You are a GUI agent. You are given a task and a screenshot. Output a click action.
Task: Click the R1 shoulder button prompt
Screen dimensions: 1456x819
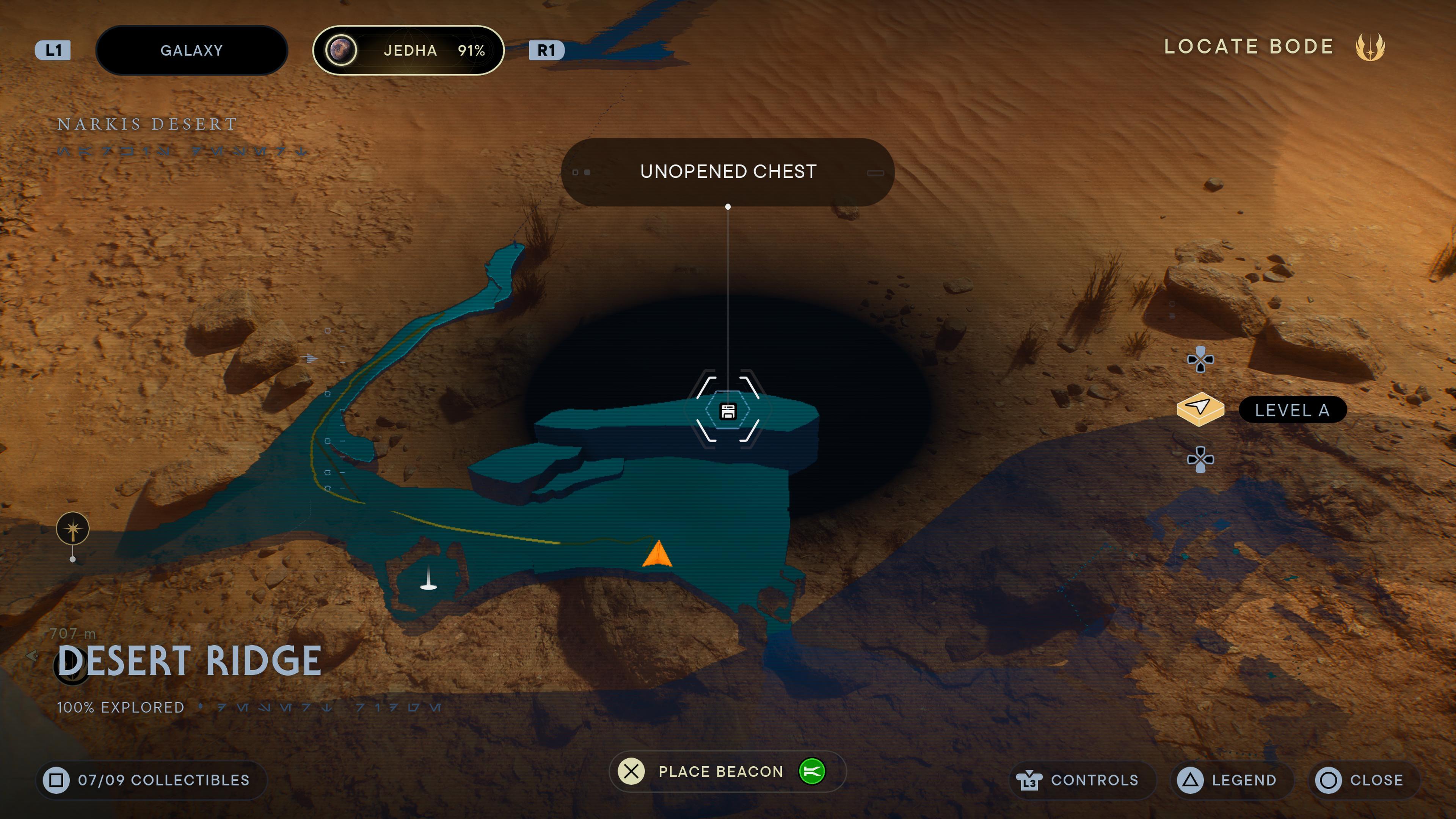tap(546, 50)
